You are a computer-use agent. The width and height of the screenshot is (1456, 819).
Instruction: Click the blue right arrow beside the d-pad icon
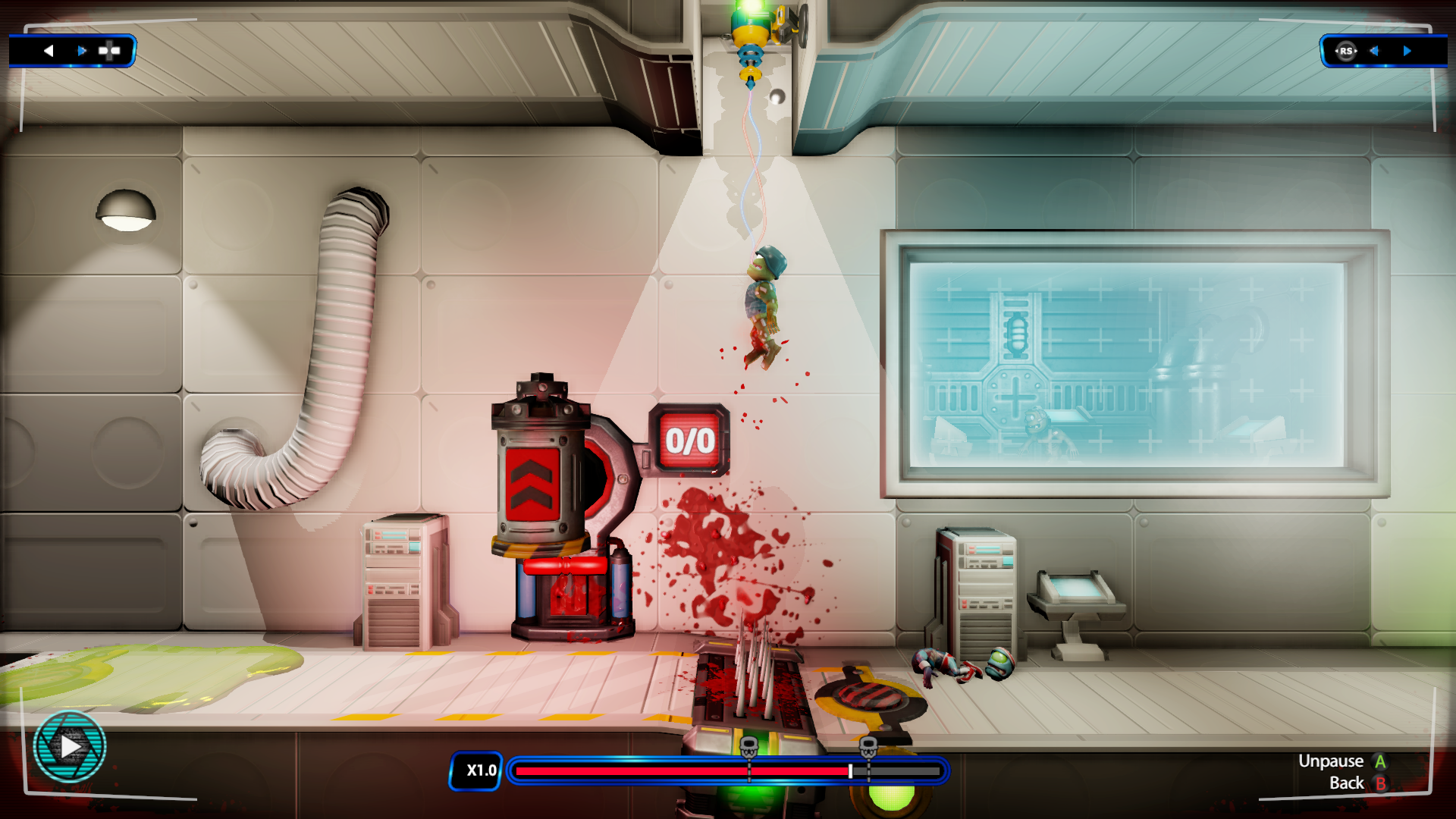coord(82,51)
